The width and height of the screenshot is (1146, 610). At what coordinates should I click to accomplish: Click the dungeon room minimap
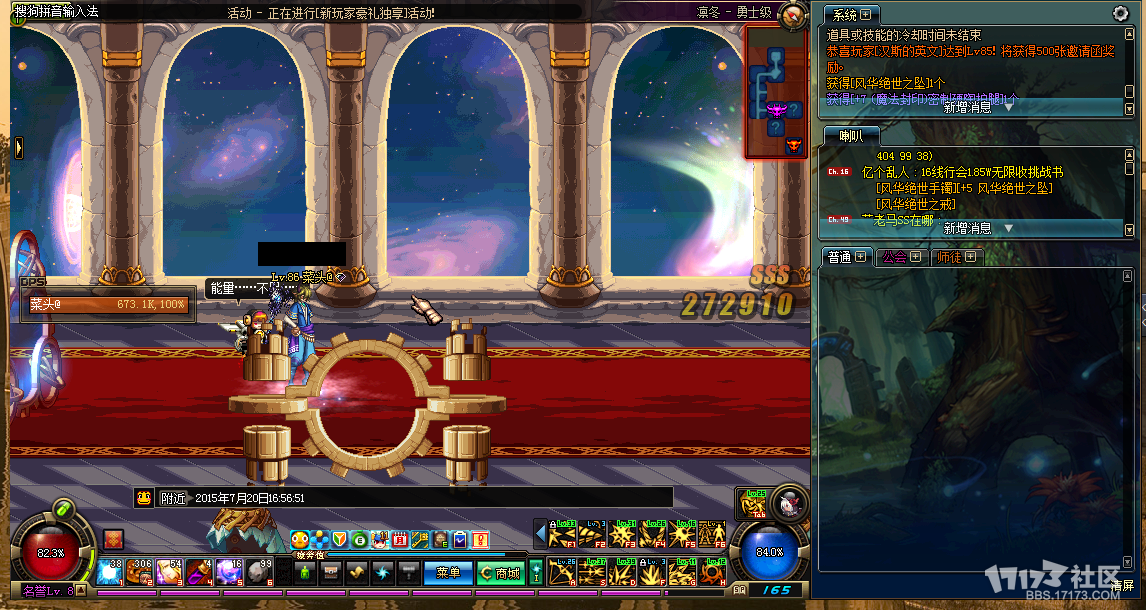coord(776,90)
